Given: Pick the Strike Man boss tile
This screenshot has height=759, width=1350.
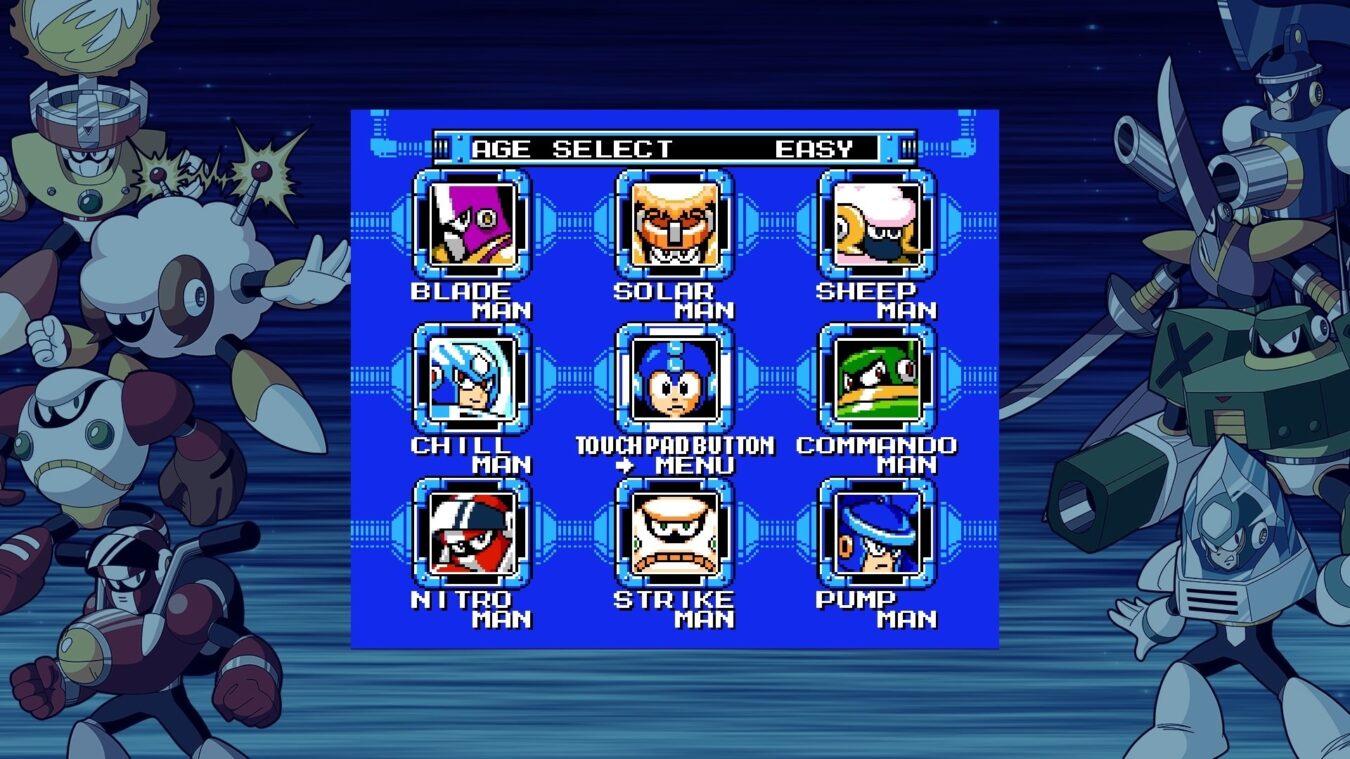Looking at the screenshot, I should 675,532.
